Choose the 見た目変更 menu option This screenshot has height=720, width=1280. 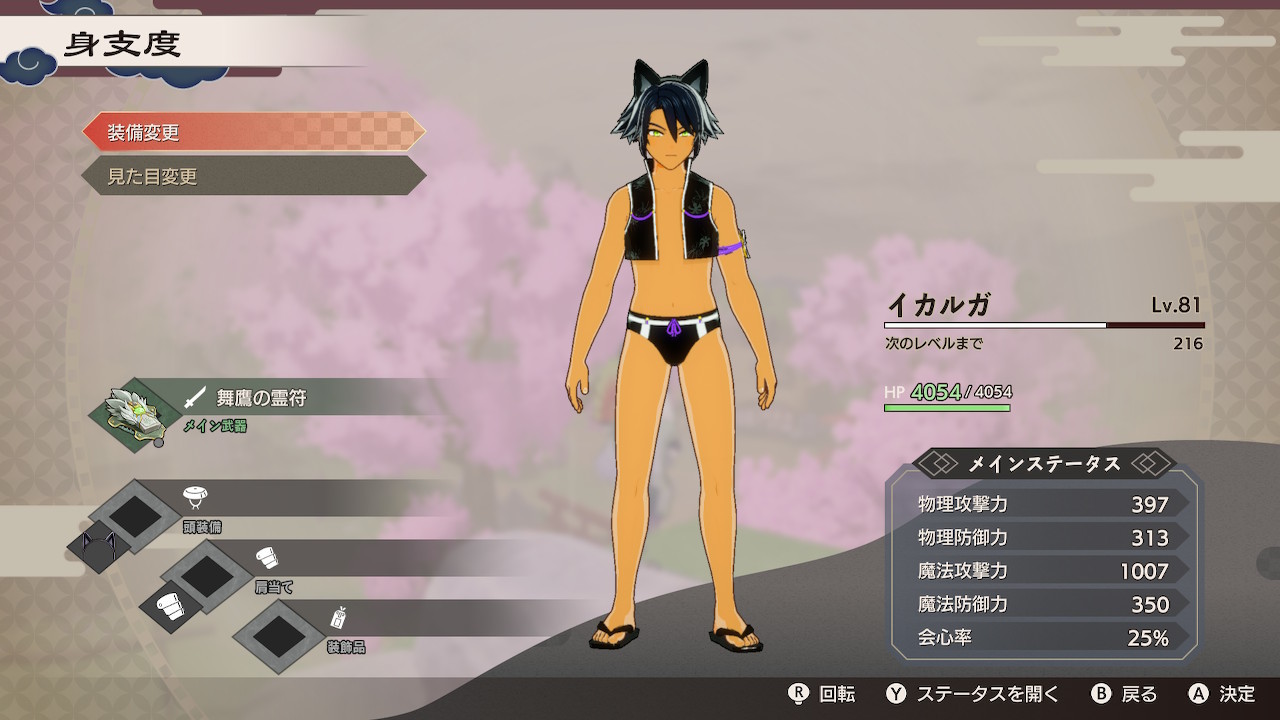[253, 177]
